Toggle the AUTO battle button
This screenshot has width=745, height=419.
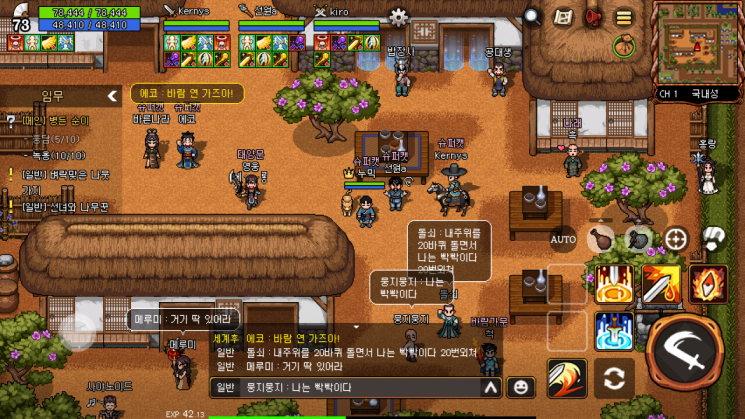(x=563, y=240)
